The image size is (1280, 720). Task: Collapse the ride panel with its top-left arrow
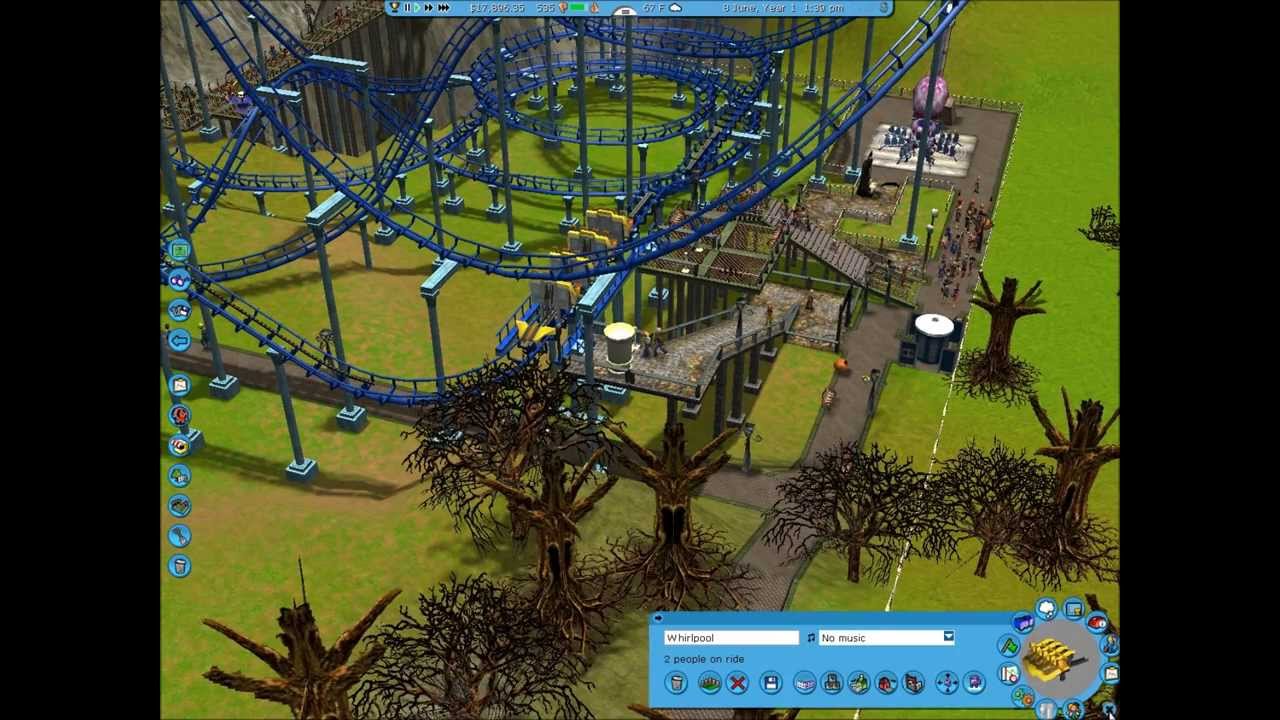click(x=660, y=617)
